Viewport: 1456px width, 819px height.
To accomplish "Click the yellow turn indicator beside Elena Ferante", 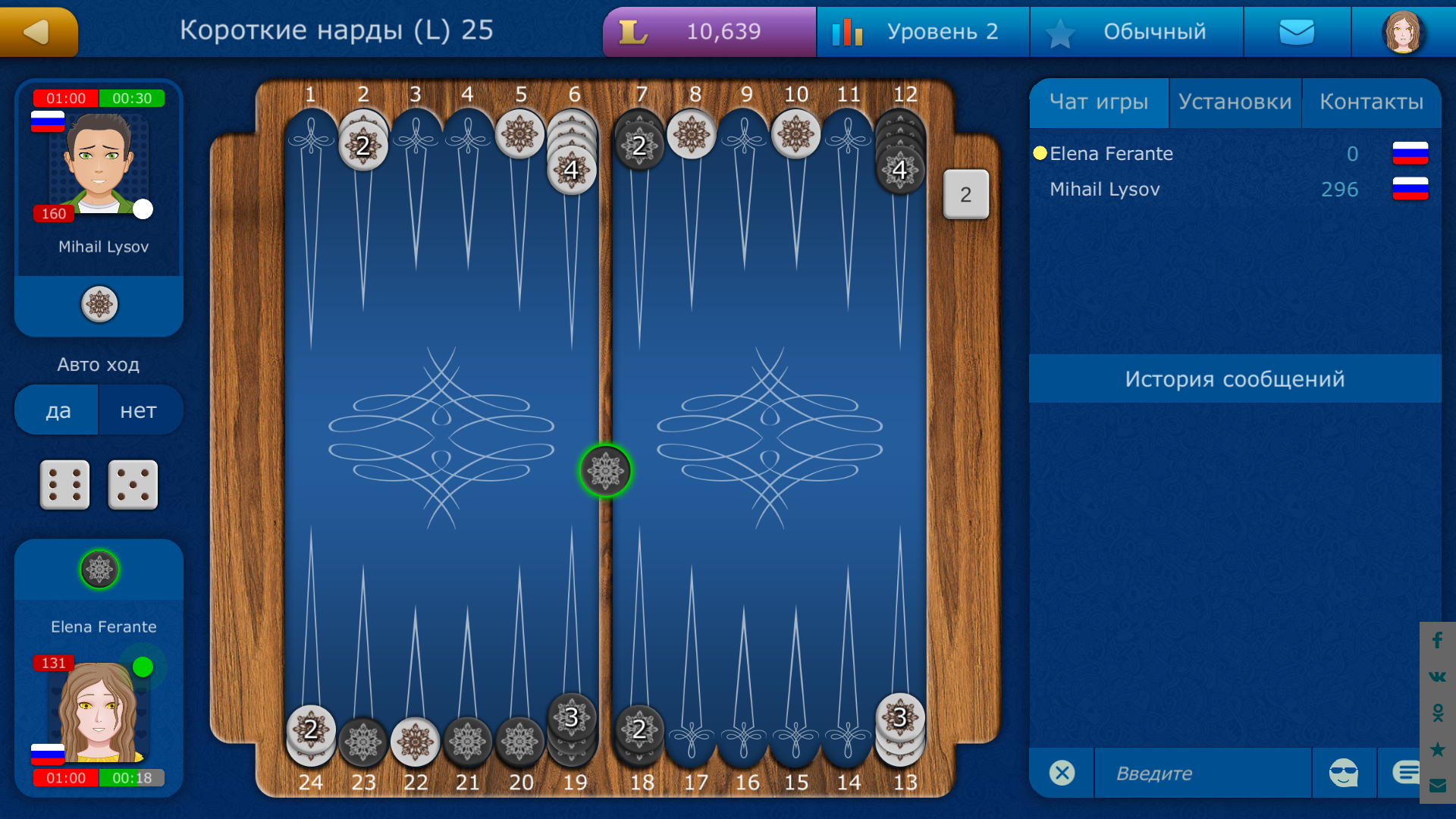I will (x=1039, y=153).
